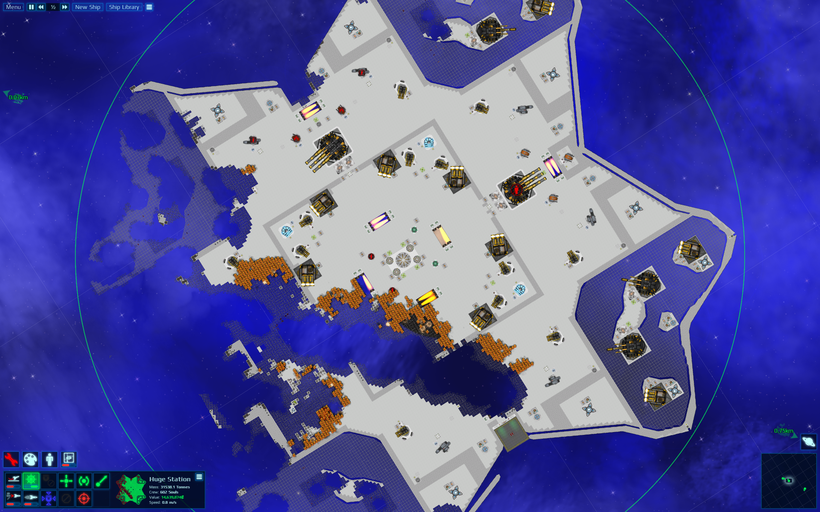Select the red wrench build tool
The image size is (820, 512).
point(12,459)
